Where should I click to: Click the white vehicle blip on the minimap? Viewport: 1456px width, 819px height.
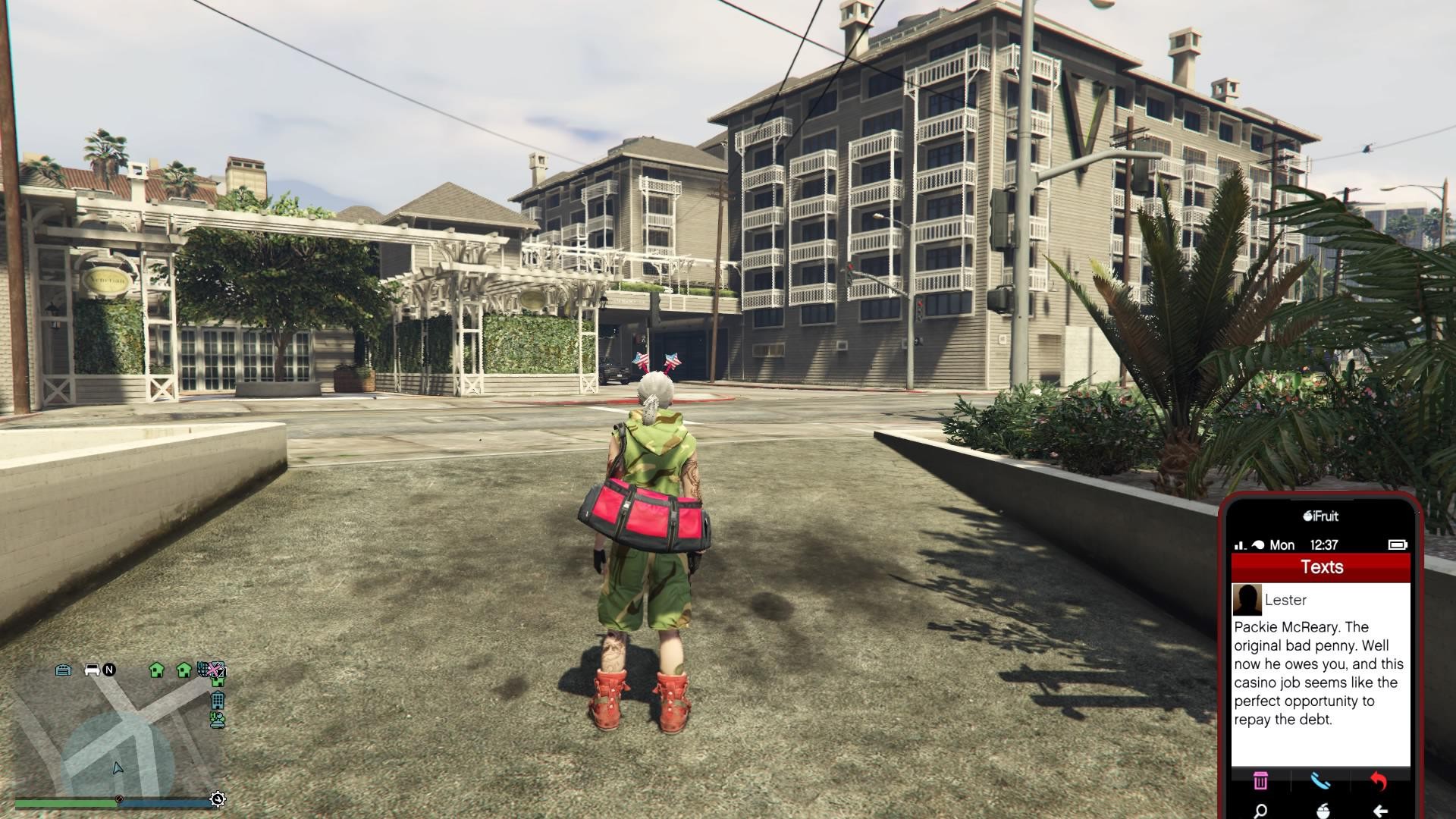tap(92, 669)
